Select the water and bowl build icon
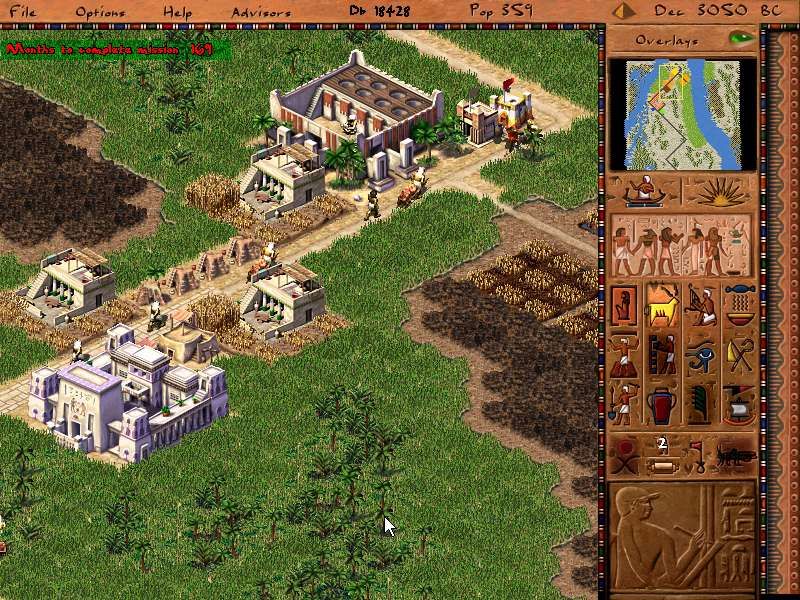The image size is (800, 600). tap(738, 305)
